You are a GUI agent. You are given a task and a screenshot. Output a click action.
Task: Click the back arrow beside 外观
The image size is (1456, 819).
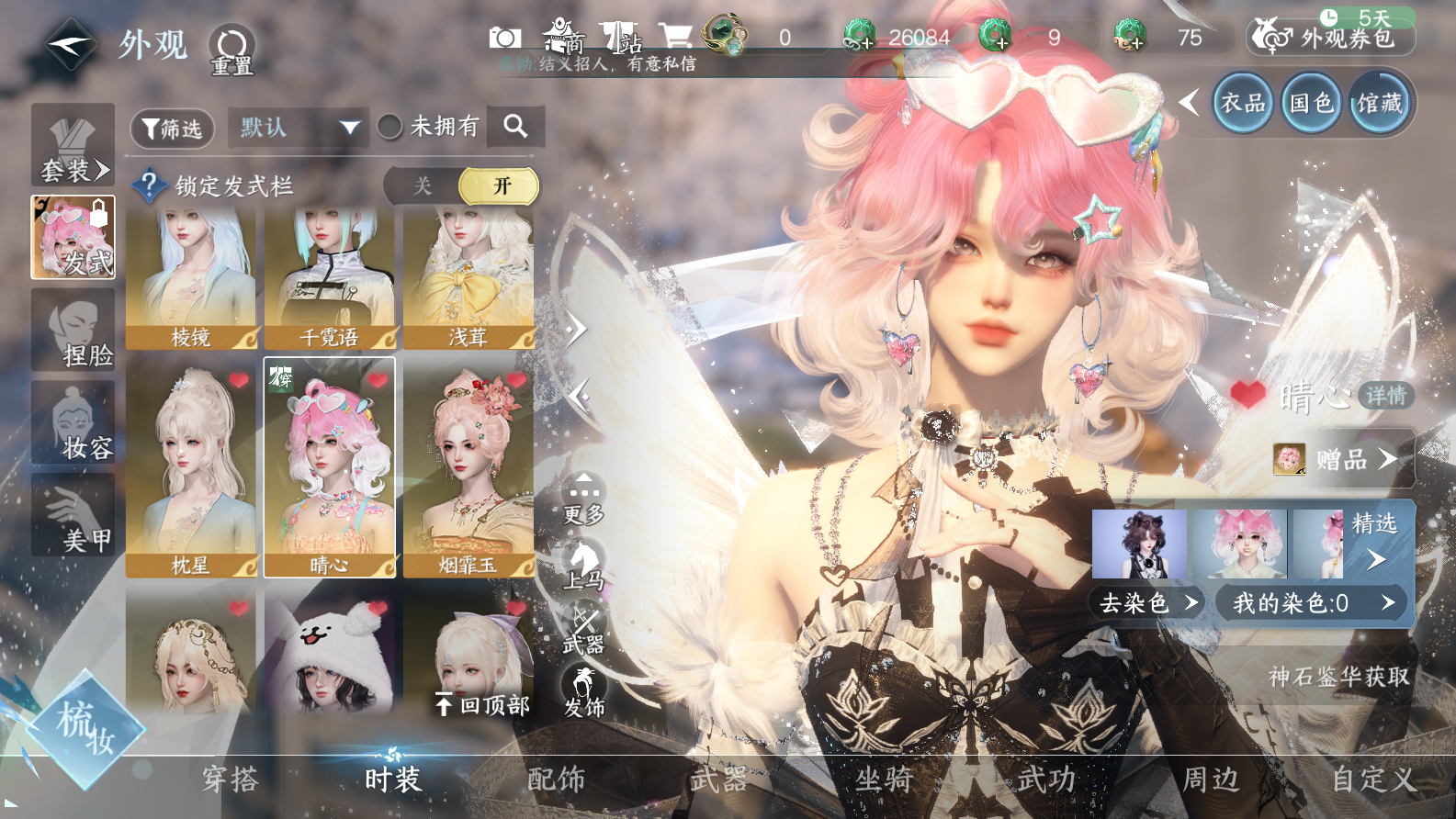coord(70,43)
